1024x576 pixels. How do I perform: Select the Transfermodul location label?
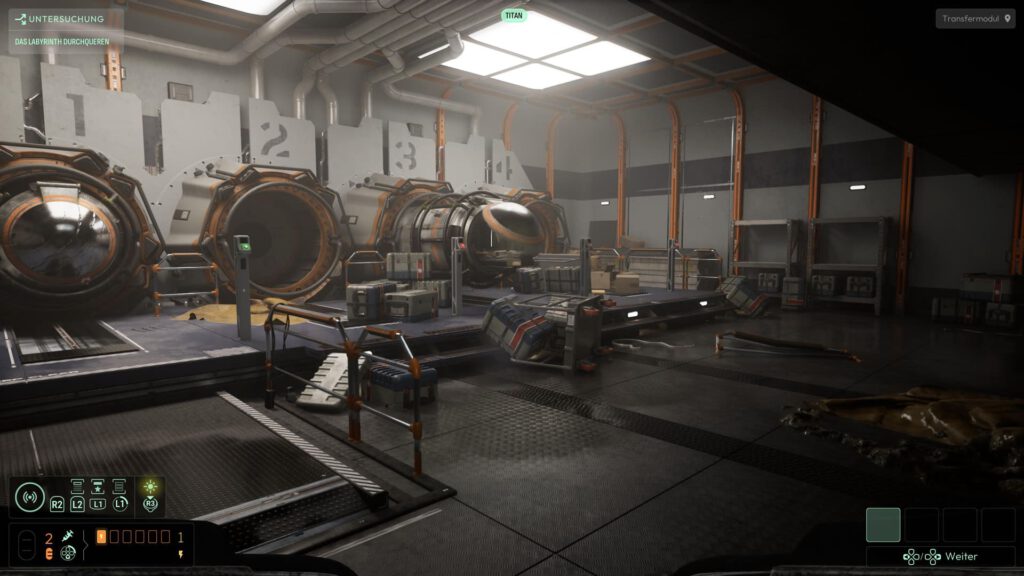click(x=975, y=19)
